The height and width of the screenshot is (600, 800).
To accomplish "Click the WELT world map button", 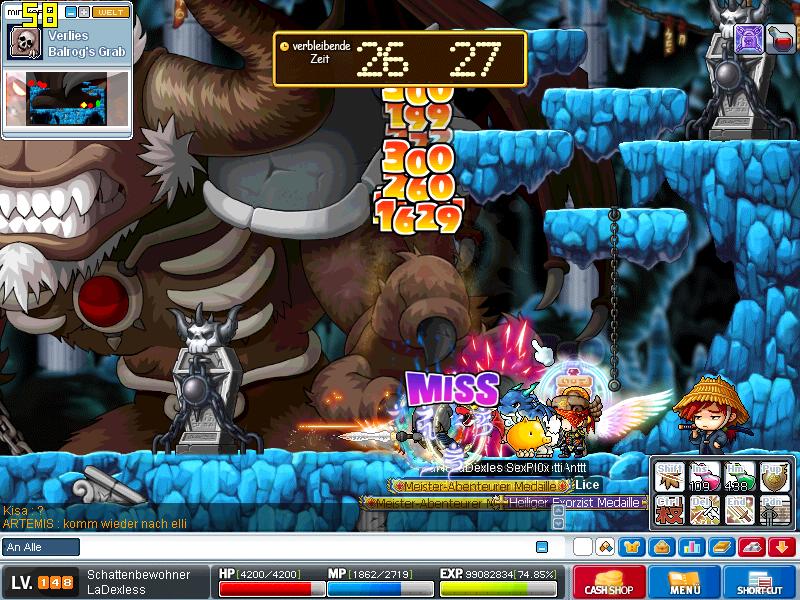I will click(110, 12).
